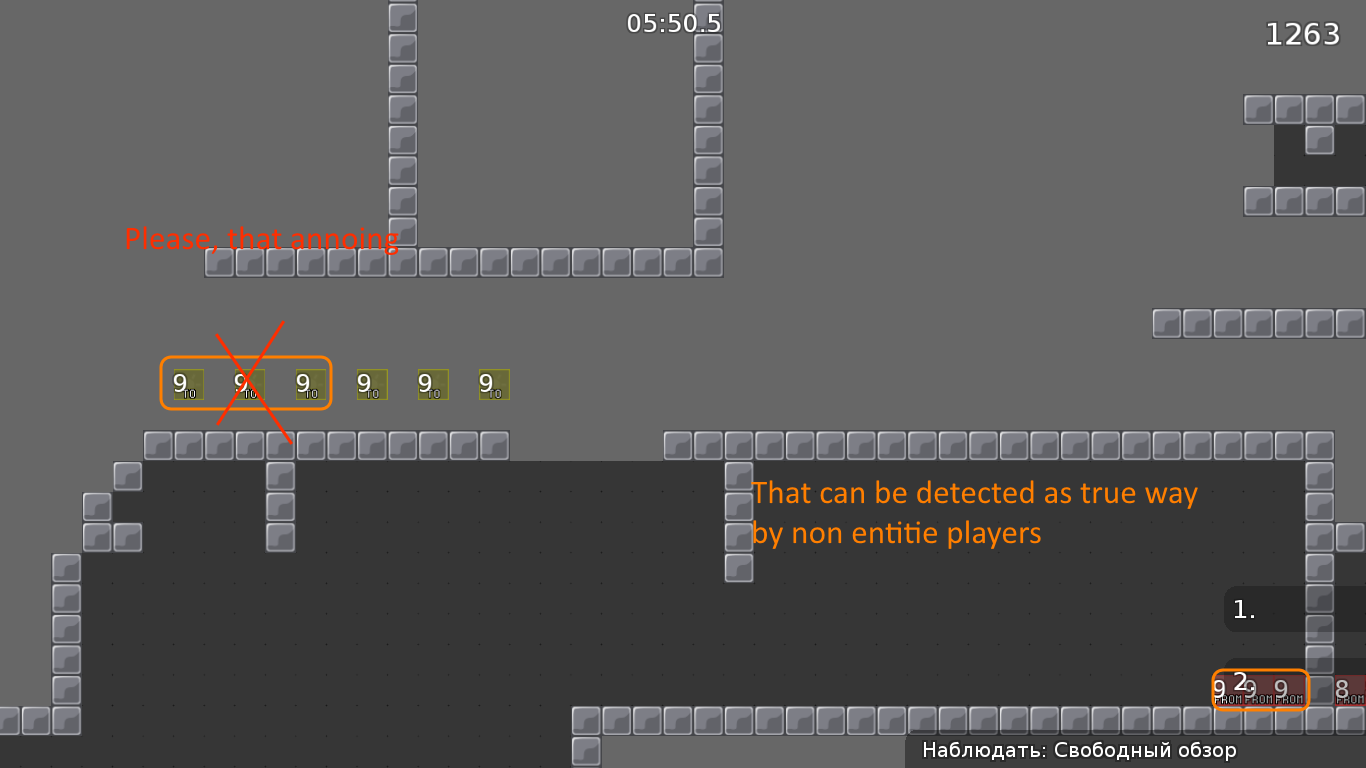1366x768 pixels.
Task: Click the fourth standalone "9 TO" teleporter icon
Action: coord(370,383)
